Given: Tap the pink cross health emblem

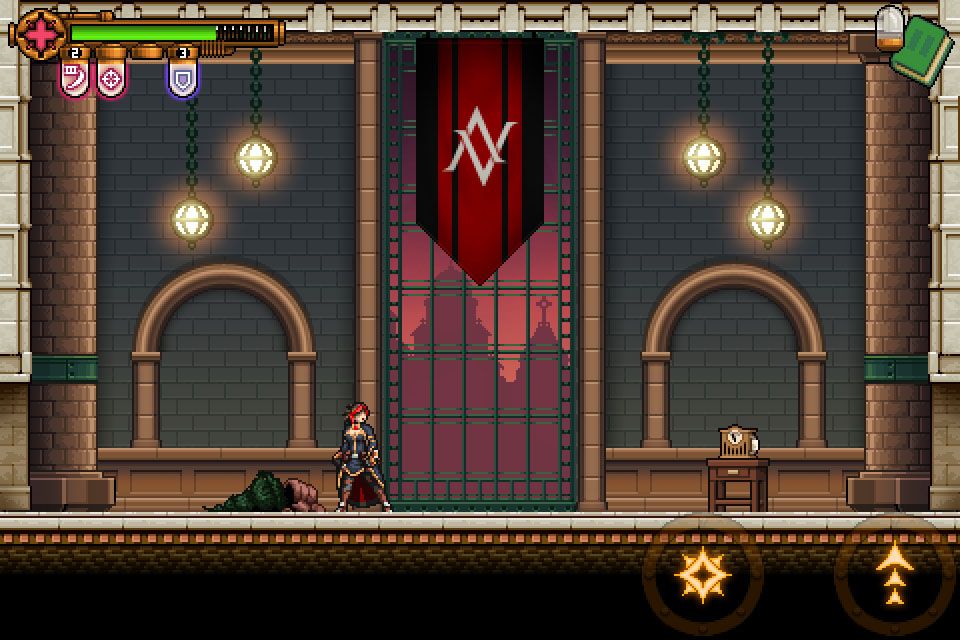Looking at the screenshot, I should (x=40, y=32).
